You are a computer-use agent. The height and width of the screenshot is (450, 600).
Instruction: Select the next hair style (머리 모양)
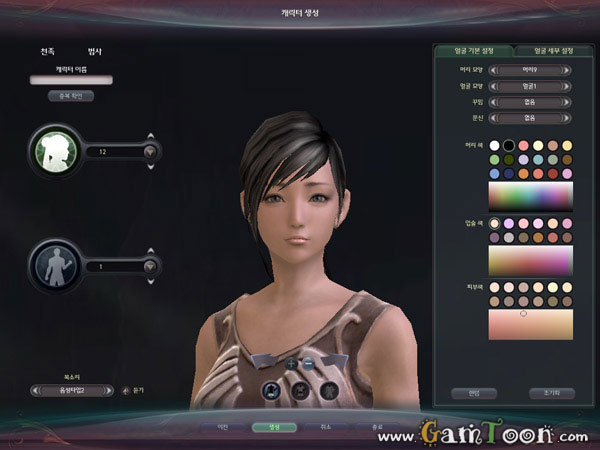(x=568, y=71)
